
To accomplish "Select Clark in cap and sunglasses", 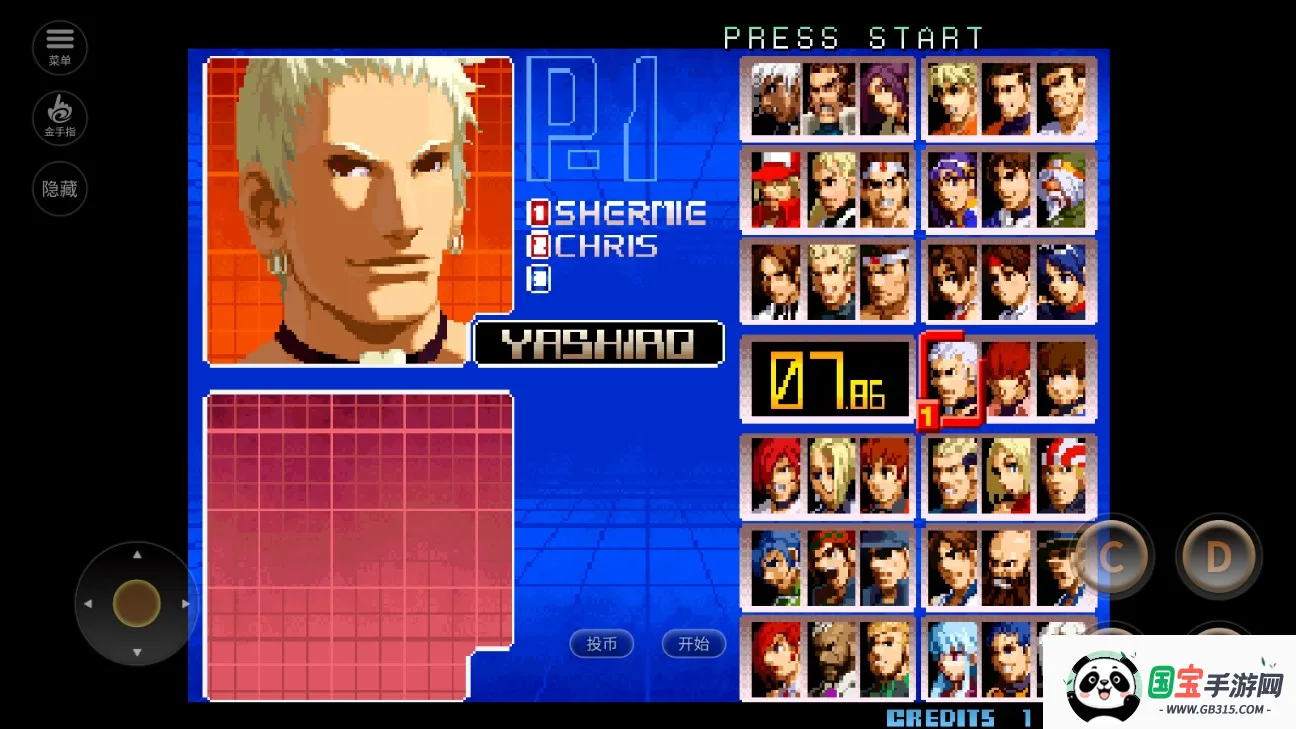I will [885, 568].
